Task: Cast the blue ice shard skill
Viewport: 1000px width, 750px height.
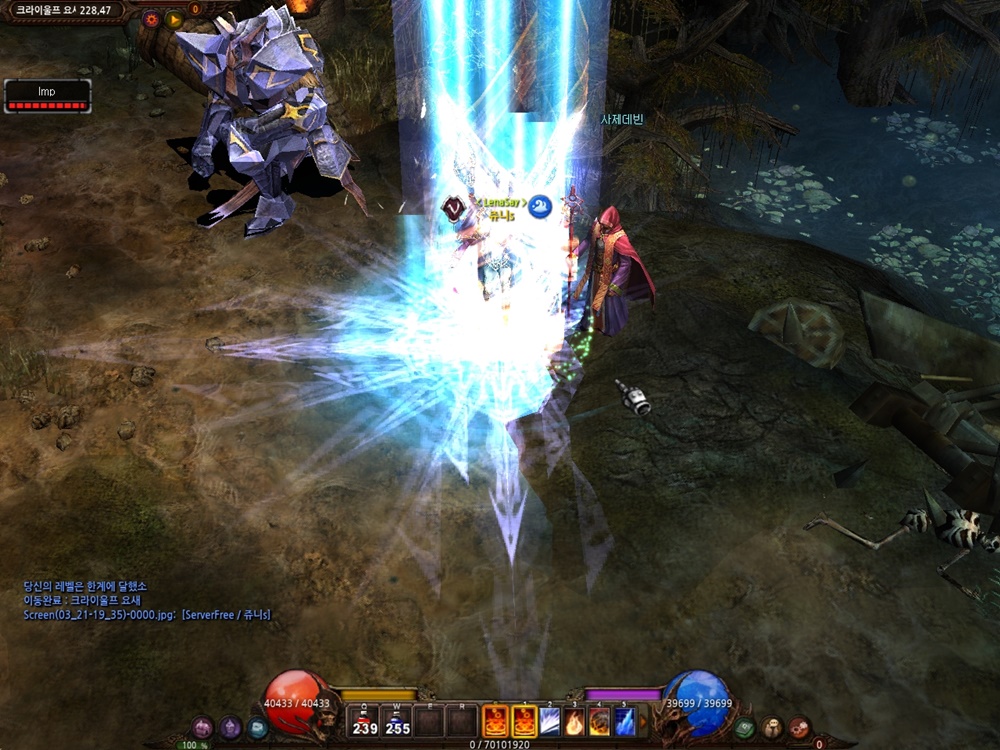Action: click(625, 721)
